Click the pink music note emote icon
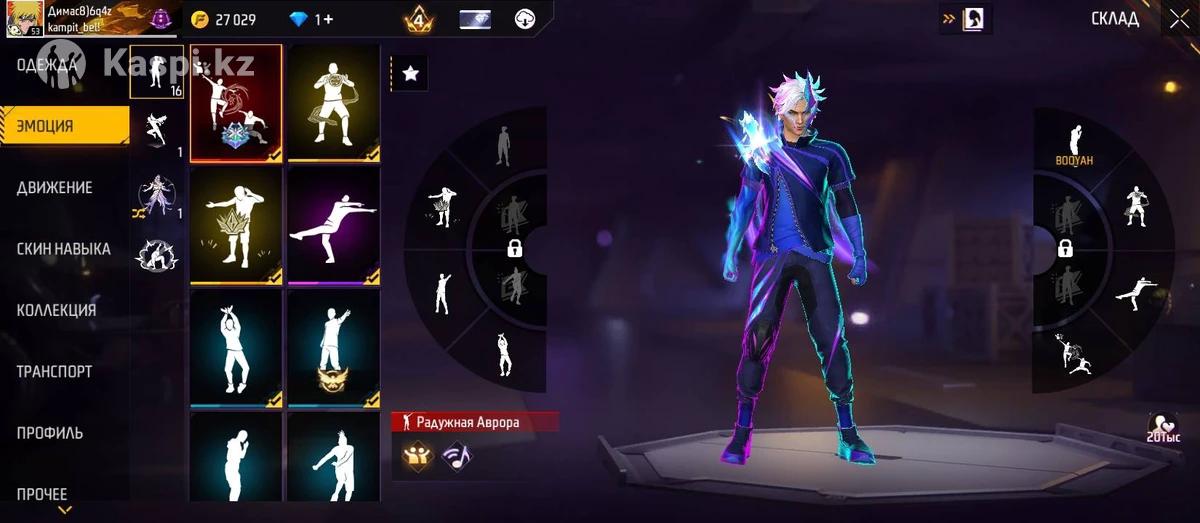This screenshot has width=1200, height=523. 456,456
